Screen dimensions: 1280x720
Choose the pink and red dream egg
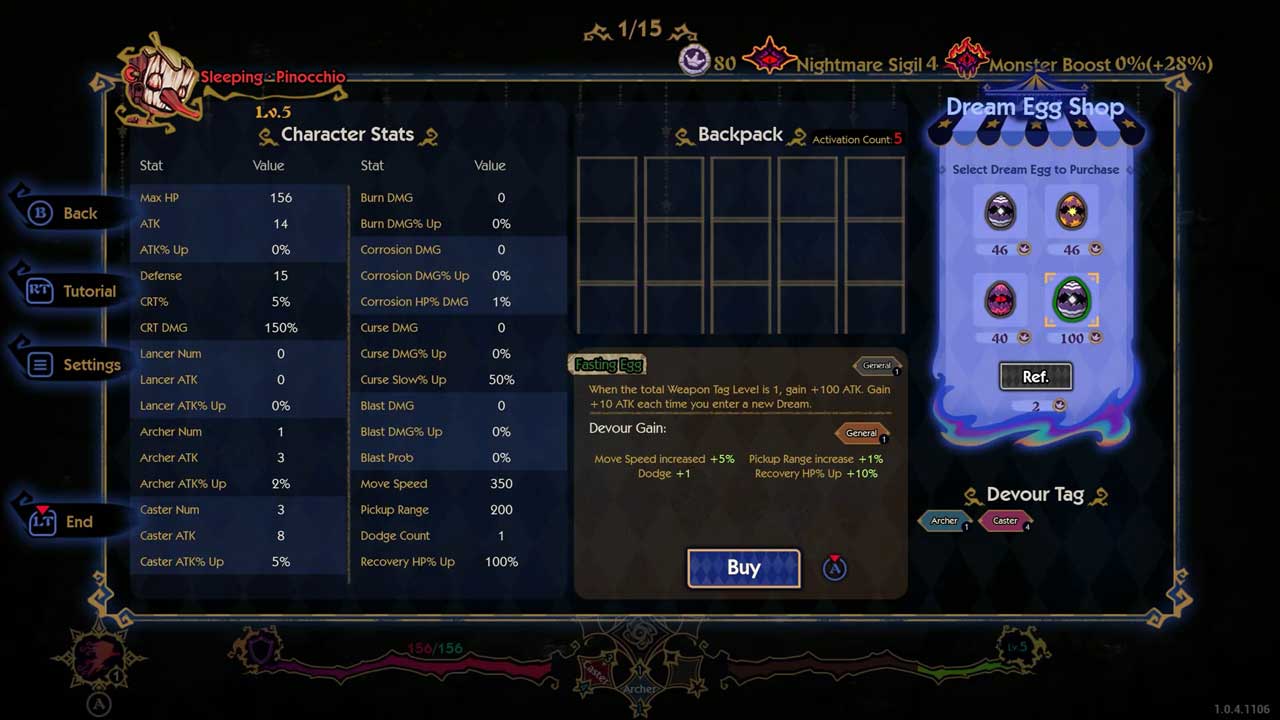[x=1000, y=300]
